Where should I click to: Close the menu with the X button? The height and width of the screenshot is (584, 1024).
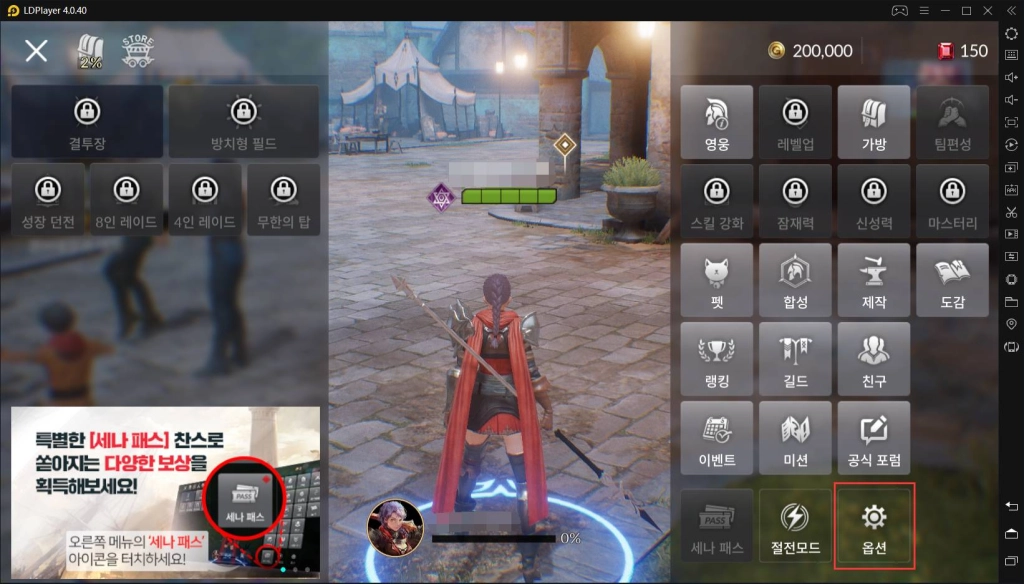pos(36,51)
